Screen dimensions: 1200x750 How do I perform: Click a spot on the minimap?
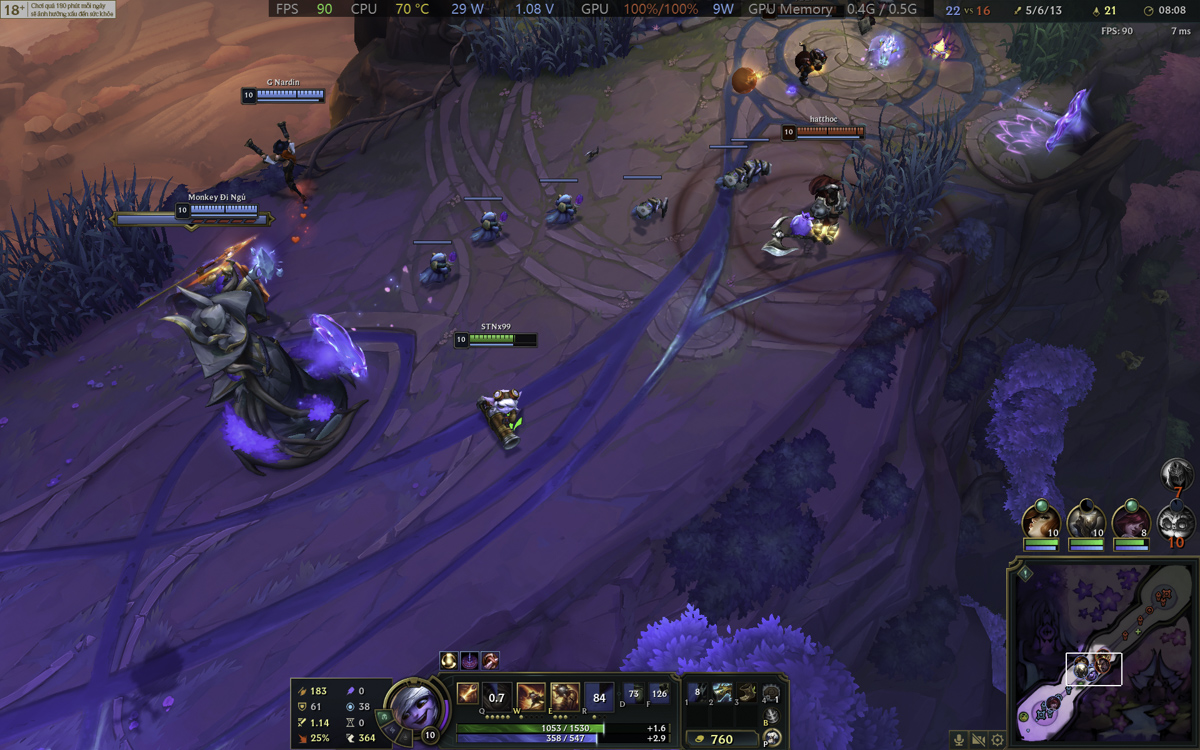pos(1100,640)
